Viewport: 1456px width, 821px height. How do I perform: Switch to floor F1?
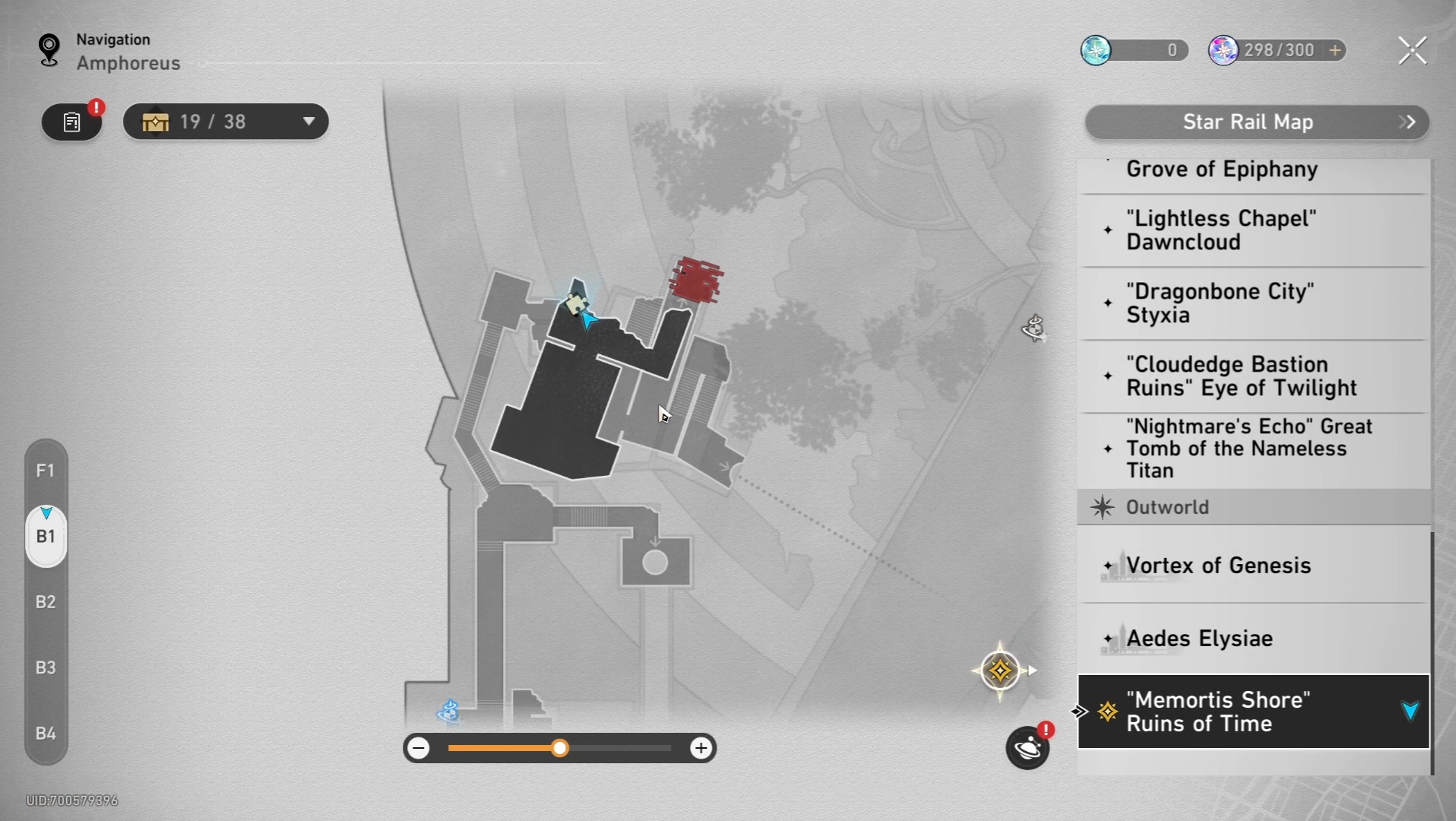click(x=46, y=471)
